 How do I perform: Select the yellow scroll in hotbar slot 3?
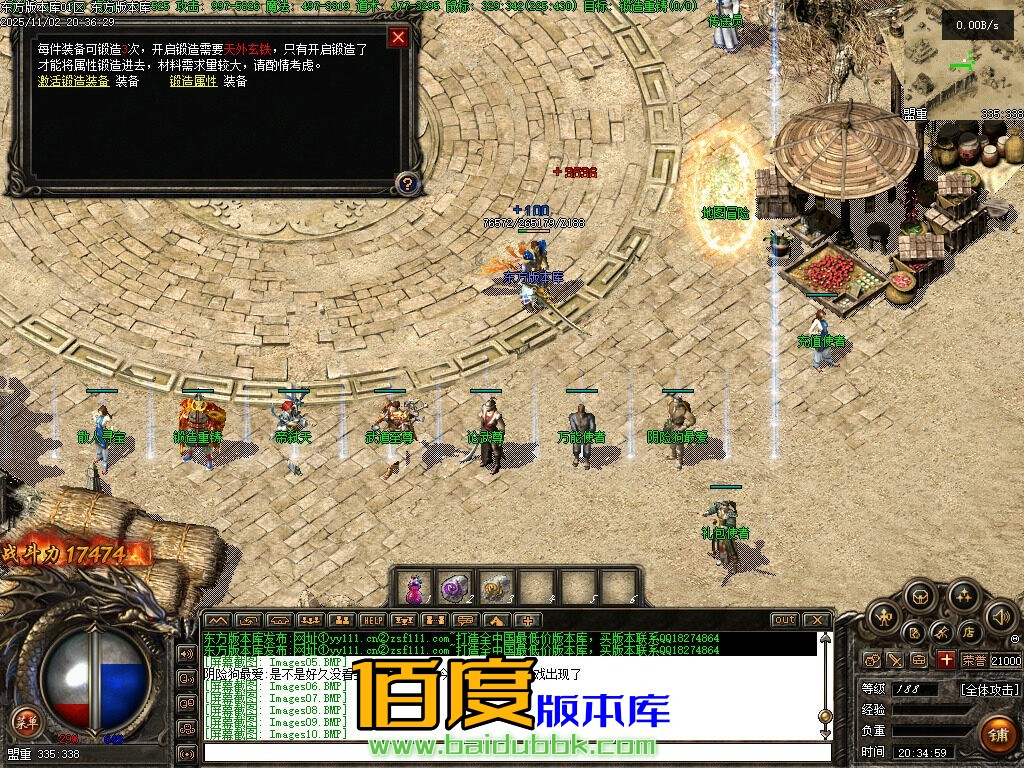pyautogui.click(x=495, y=586)
